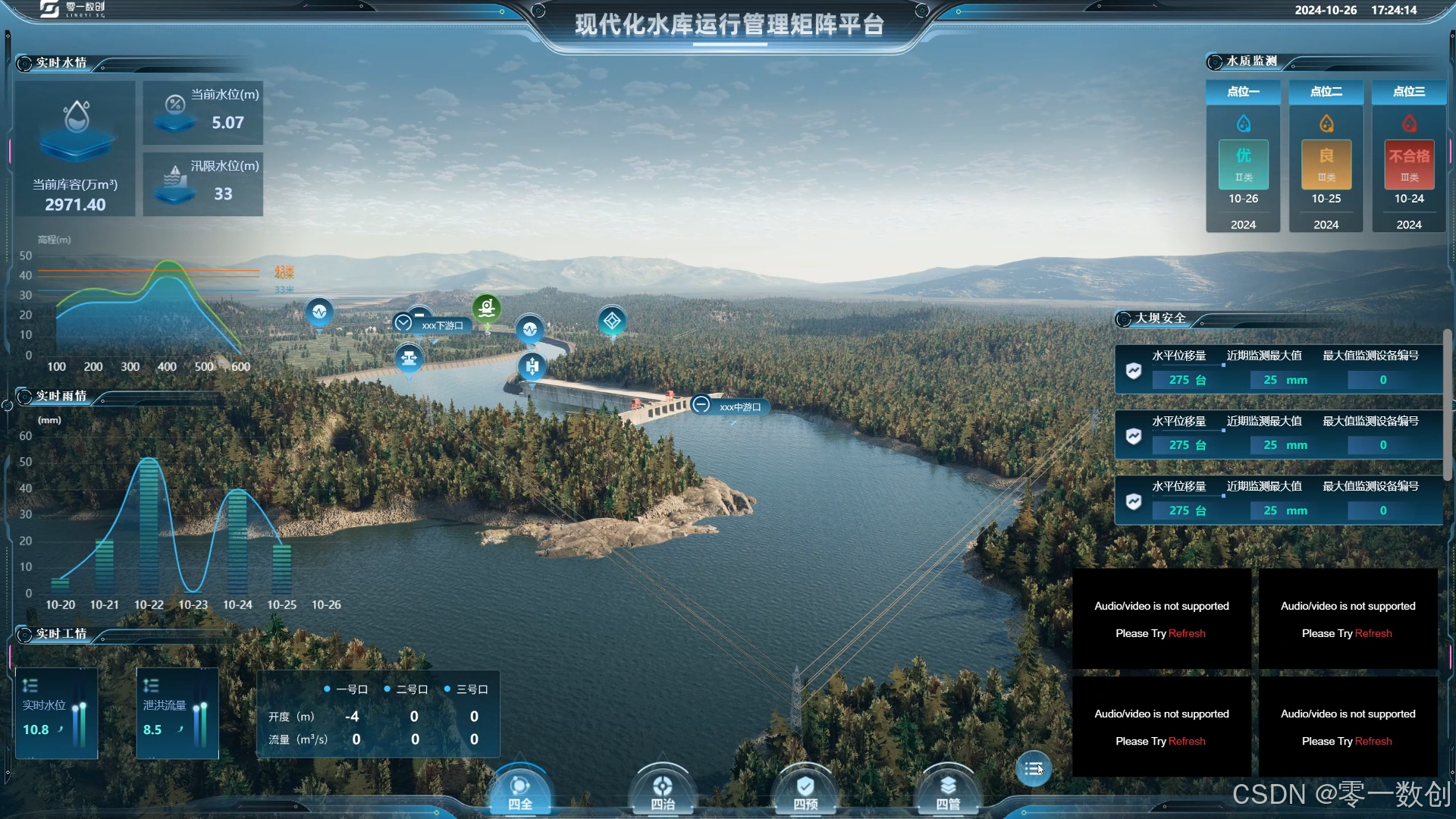The height and width of the screenshot is (819, 1456).
Task: Toggle the round list menu button
Action: click(1033, 769)
